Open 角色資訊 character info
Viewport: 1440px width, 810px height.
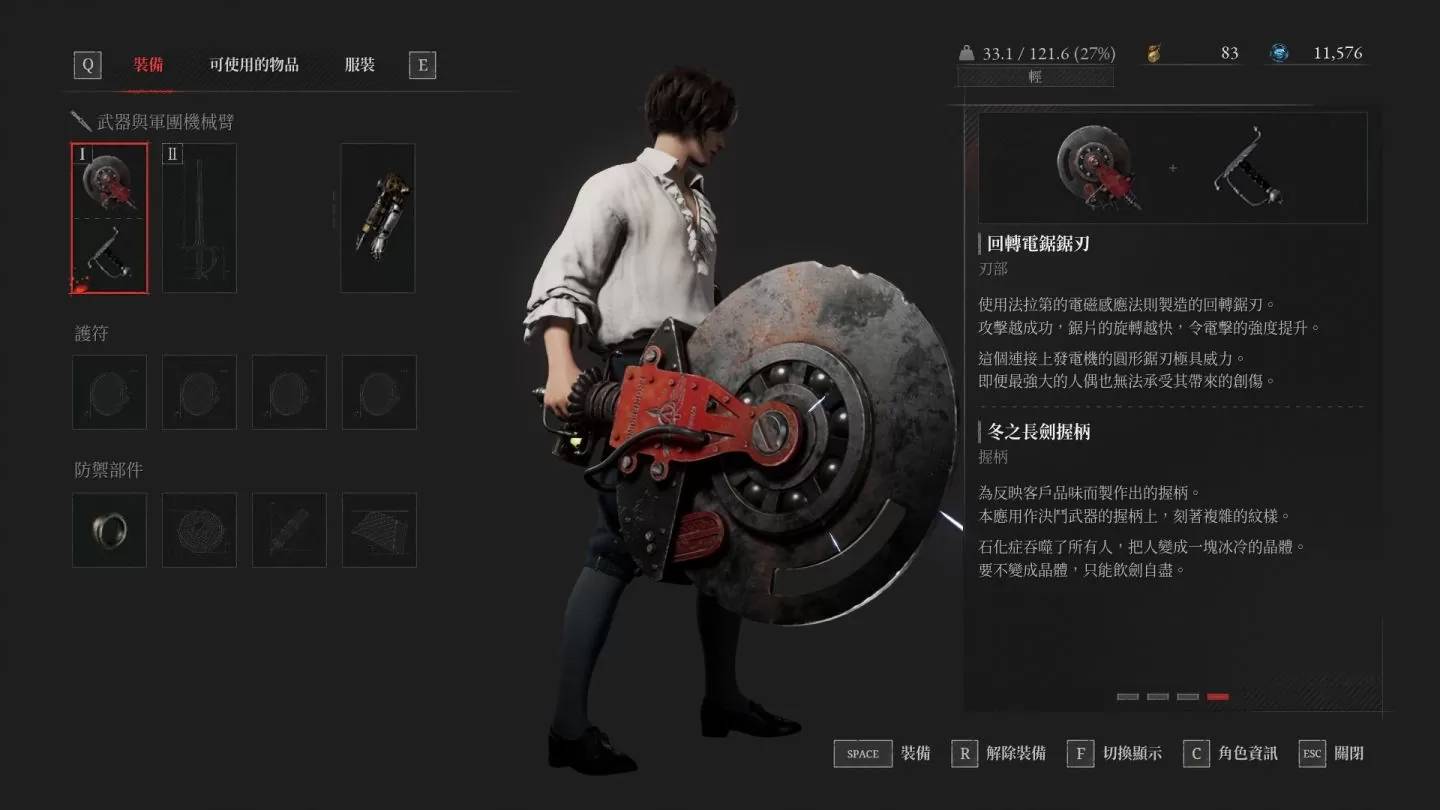click(1230, 753)
